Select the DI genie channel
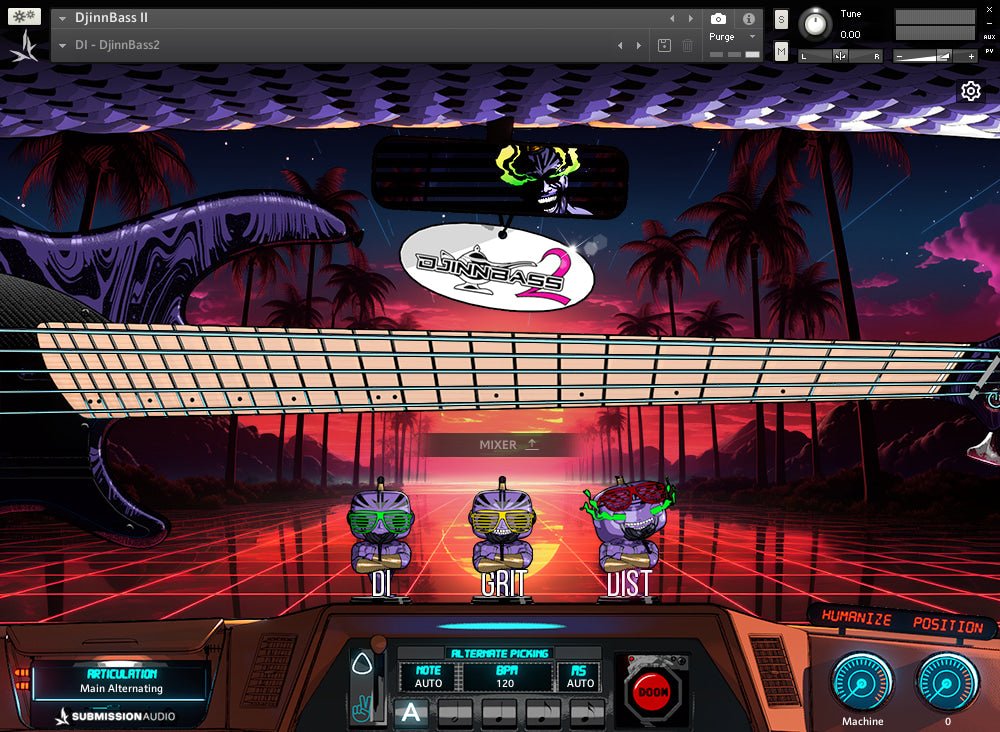Screen dimensions: 1000x732 (380, 540)
